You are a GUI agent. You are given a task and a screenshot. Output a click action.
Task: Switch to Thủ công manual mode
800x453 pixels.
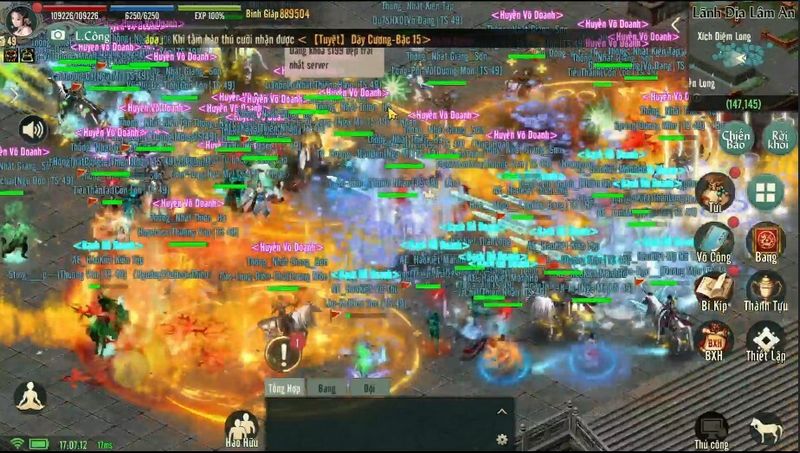click(713, 430)
